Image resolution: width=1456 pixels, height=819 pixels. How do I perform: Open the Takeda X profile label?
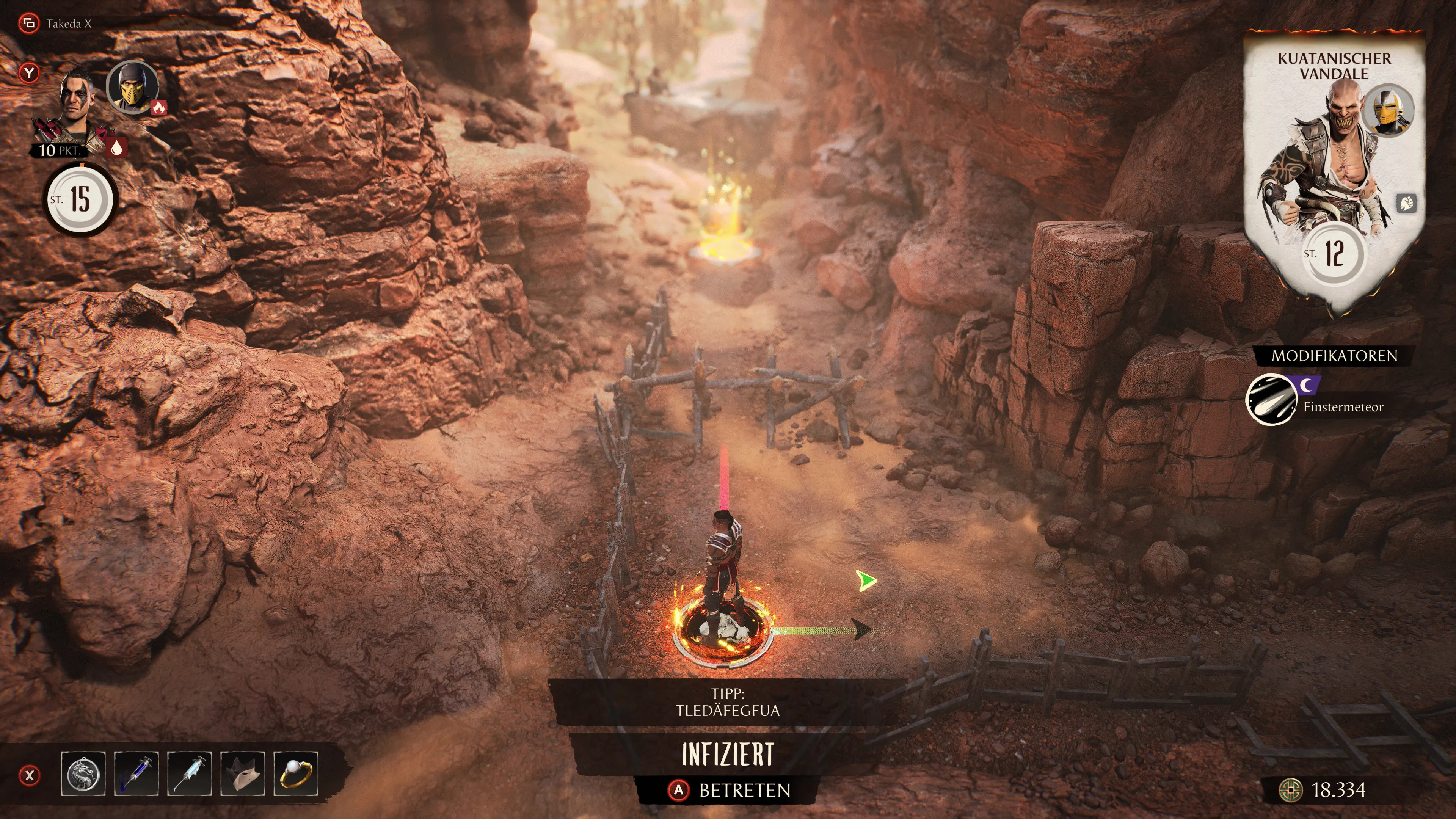tap(68, 24)
